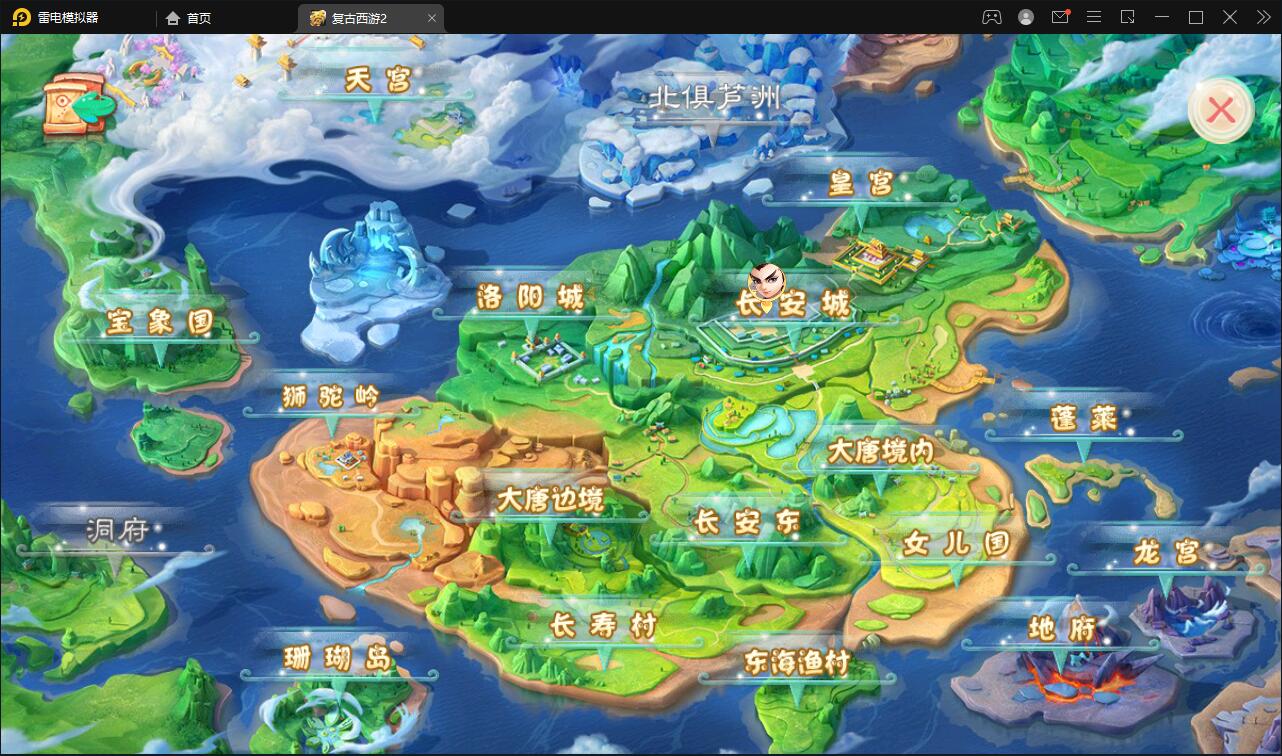Select the 宝象国 map label
Viewport: 1282px width, 756px height.
click(x=160, y=322)
